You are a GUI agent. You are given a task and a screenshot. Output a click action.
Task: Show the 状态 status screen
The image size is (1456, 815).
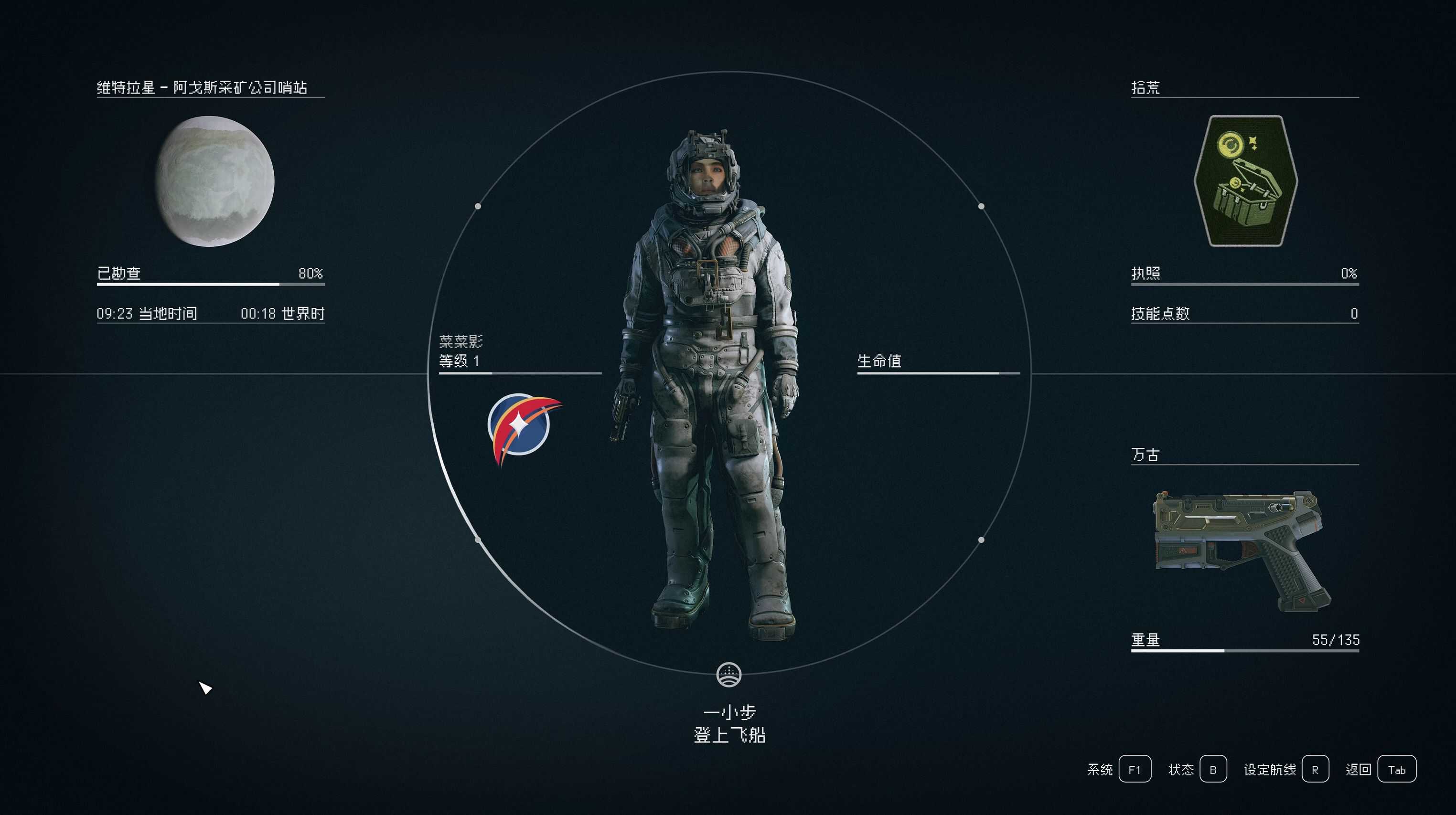1213,769
